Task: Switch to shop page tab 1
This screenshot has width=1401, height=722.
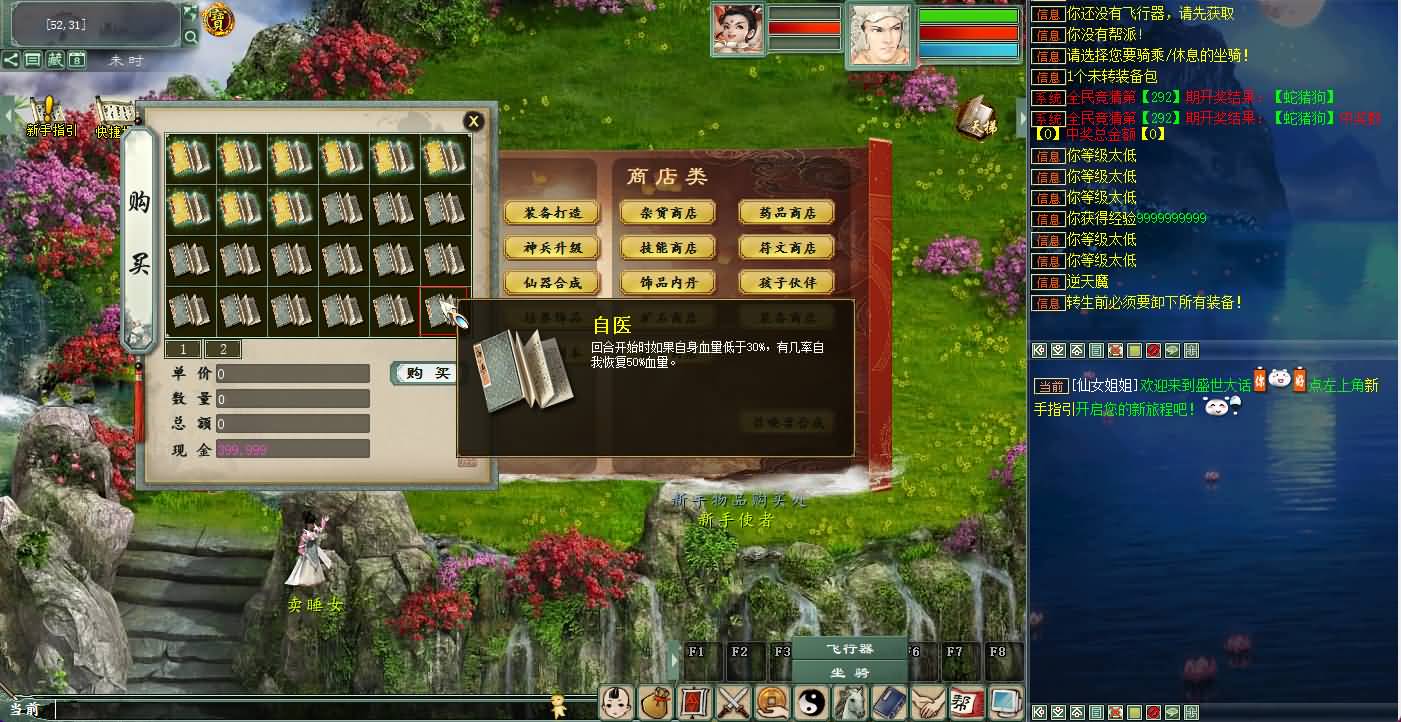Action: [x=183, y=349]
